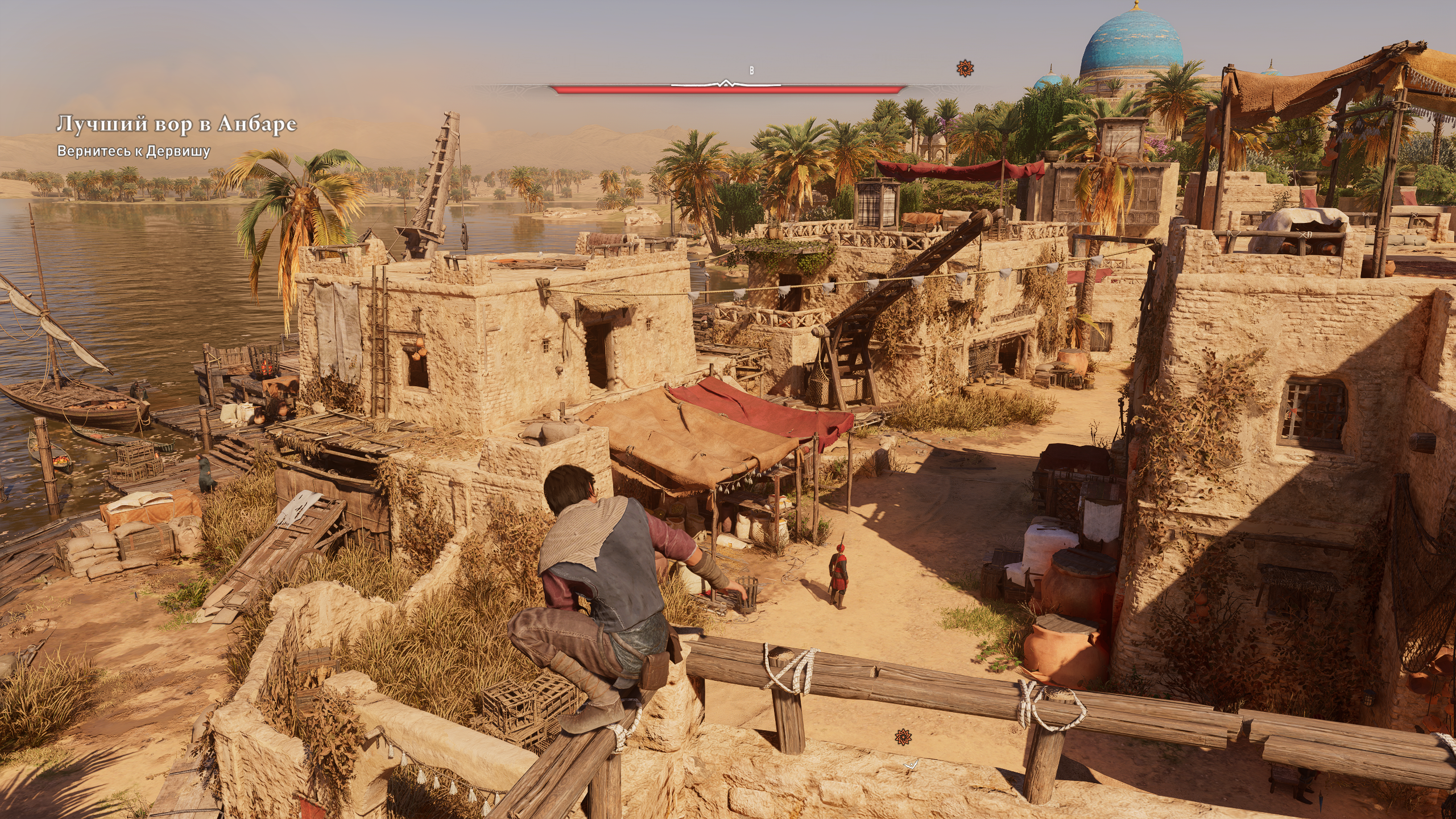Viewport: 1456px width, 819px height.
Task: Click the white center pointer of the compass
Action: click(x=725, y=84)
